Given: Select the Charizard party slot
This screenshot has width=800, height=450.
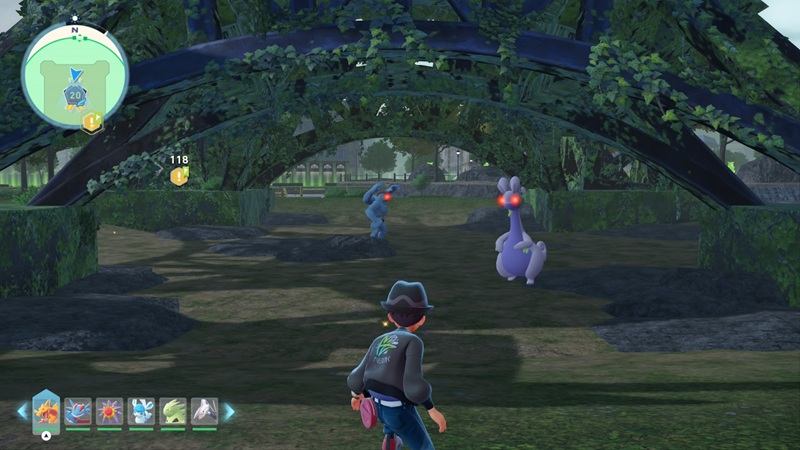Looking at the screenshot, I should (46, 410).
